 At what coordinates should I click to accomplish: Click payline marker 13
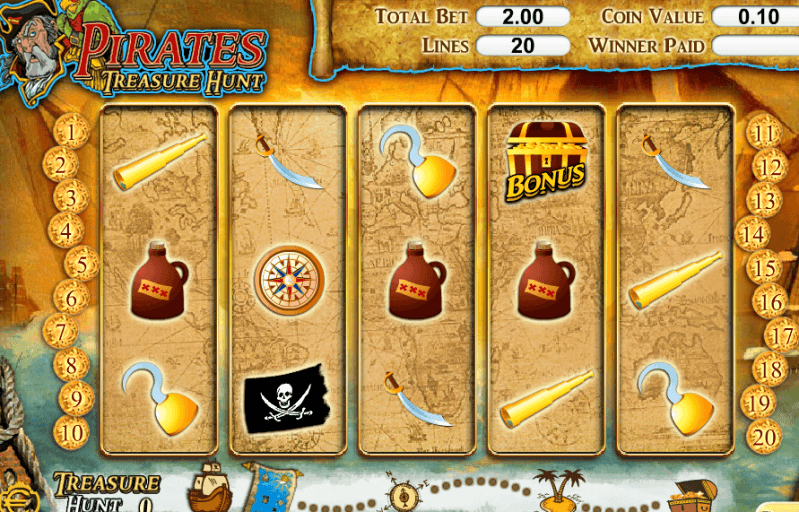(765, 201)
